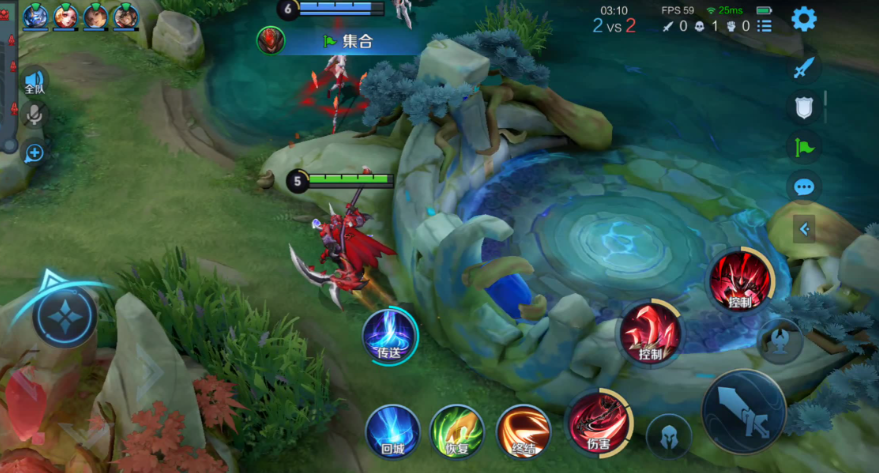Viewport: 879px width, 473px height.
Task: Select the 集合 banner hero portrait
Action: (271, 41)
